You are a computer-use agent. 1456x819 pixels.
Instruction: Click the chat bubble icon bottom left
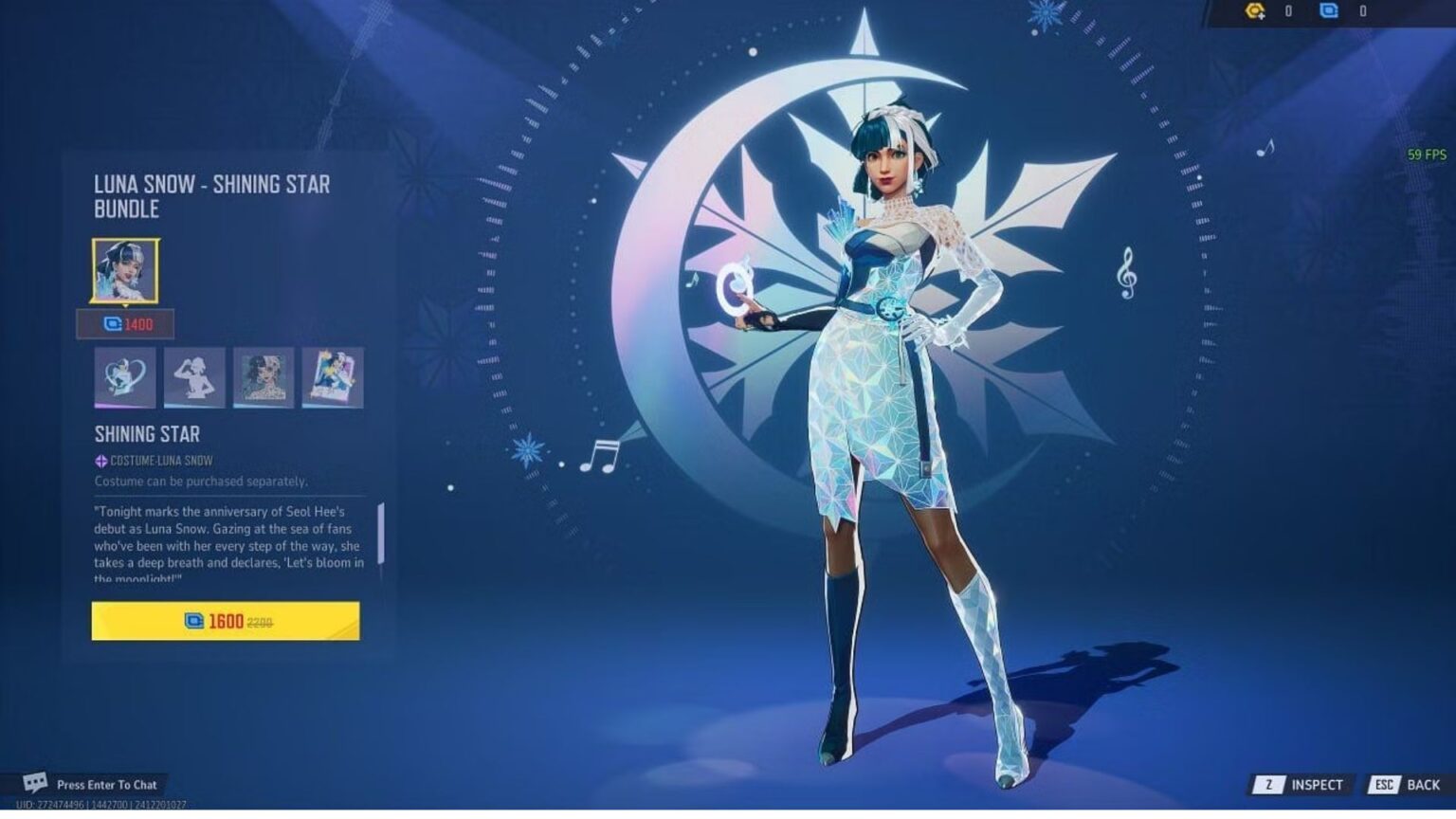(x=35, y=784)
